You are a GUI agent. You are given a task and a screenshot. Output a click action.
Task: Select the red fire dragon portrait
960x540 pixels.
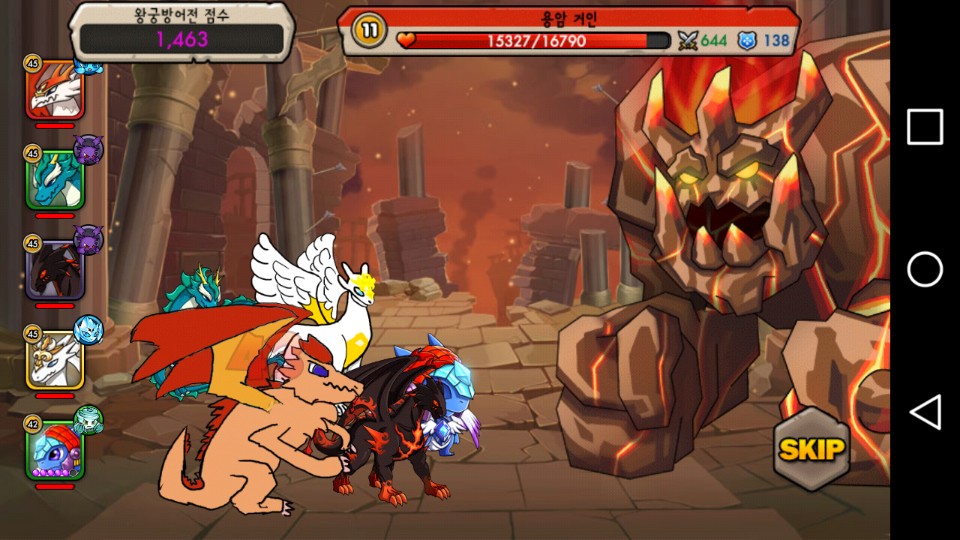point(55,90)
